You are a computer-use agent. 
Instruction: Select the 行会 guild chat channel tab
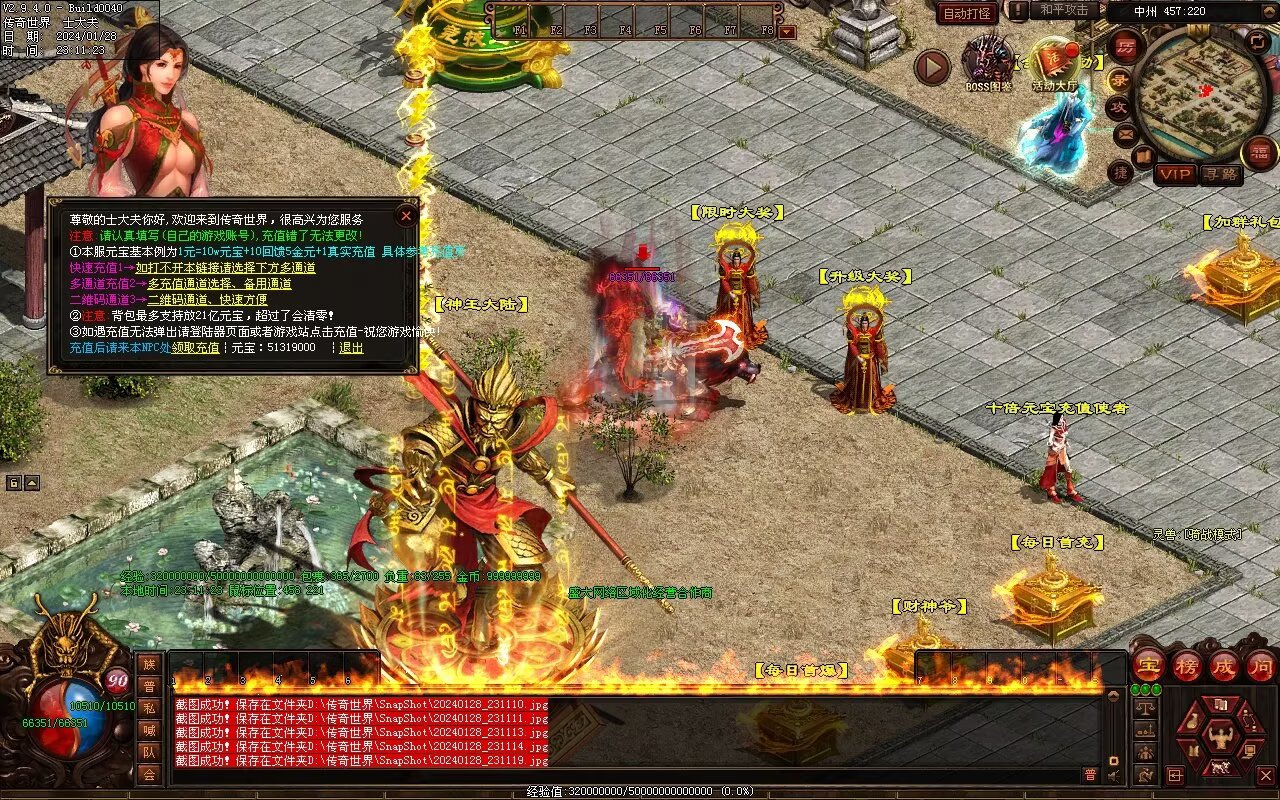pyautogui.click(x=149, y=774)
